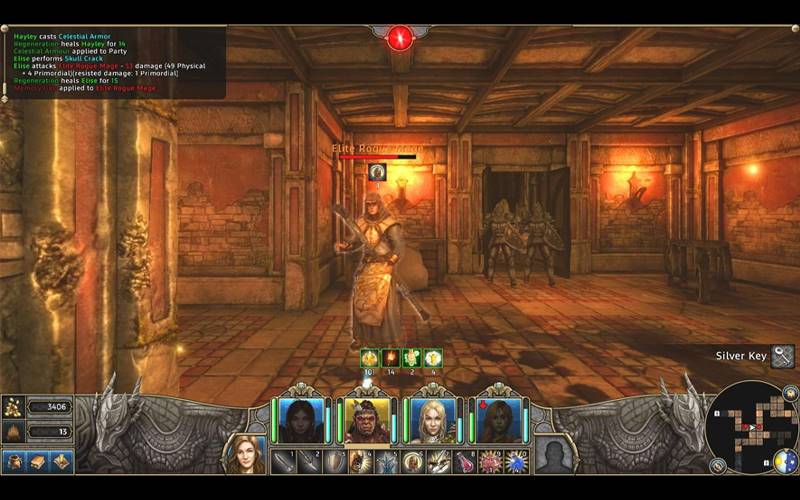Cast the red burst spell quickslot
Image resolution: width=800 pixels, height=500 pixels.
pos(491,462)
